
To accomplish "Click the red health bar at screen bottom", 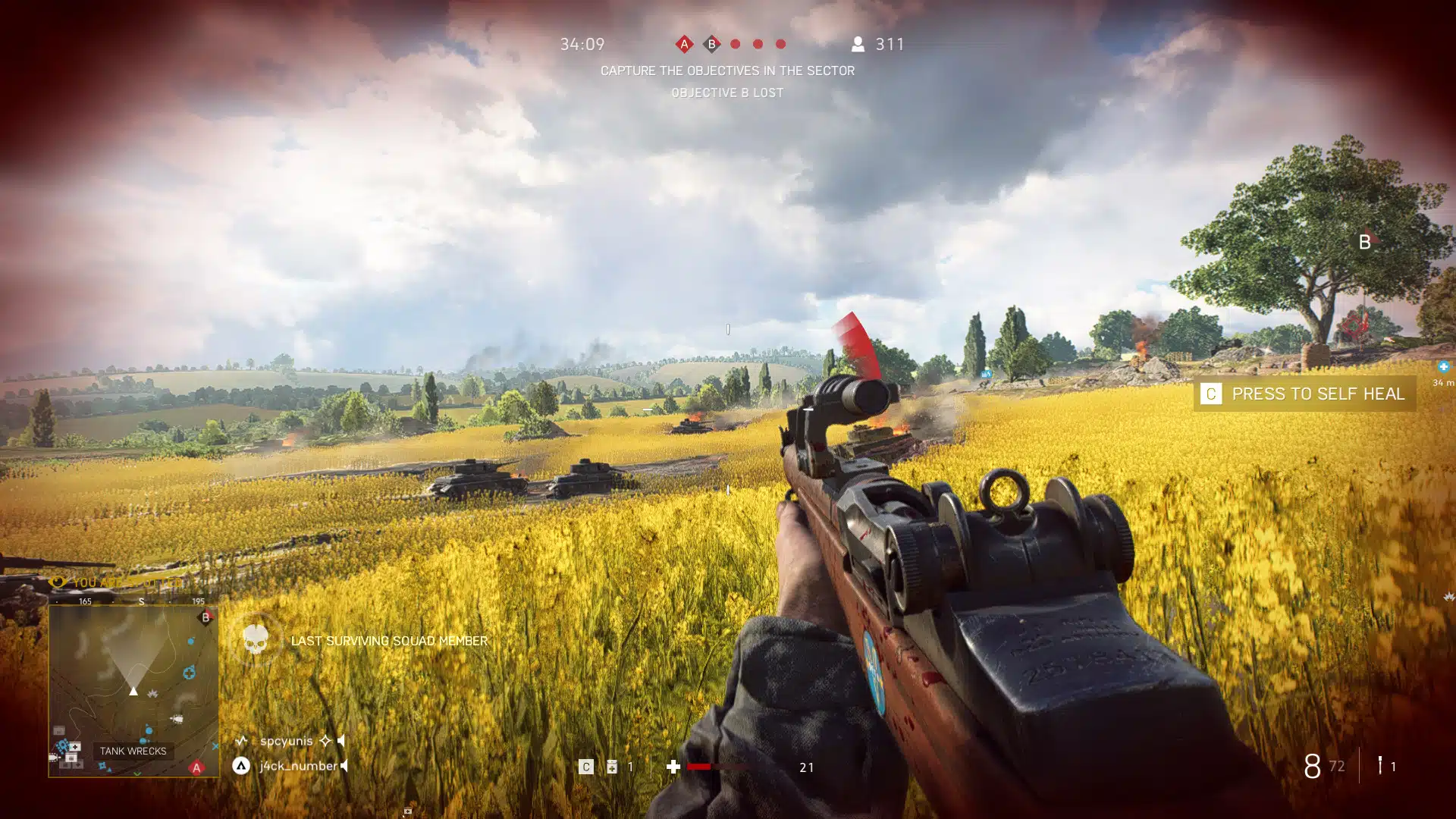I will point(698,767).
